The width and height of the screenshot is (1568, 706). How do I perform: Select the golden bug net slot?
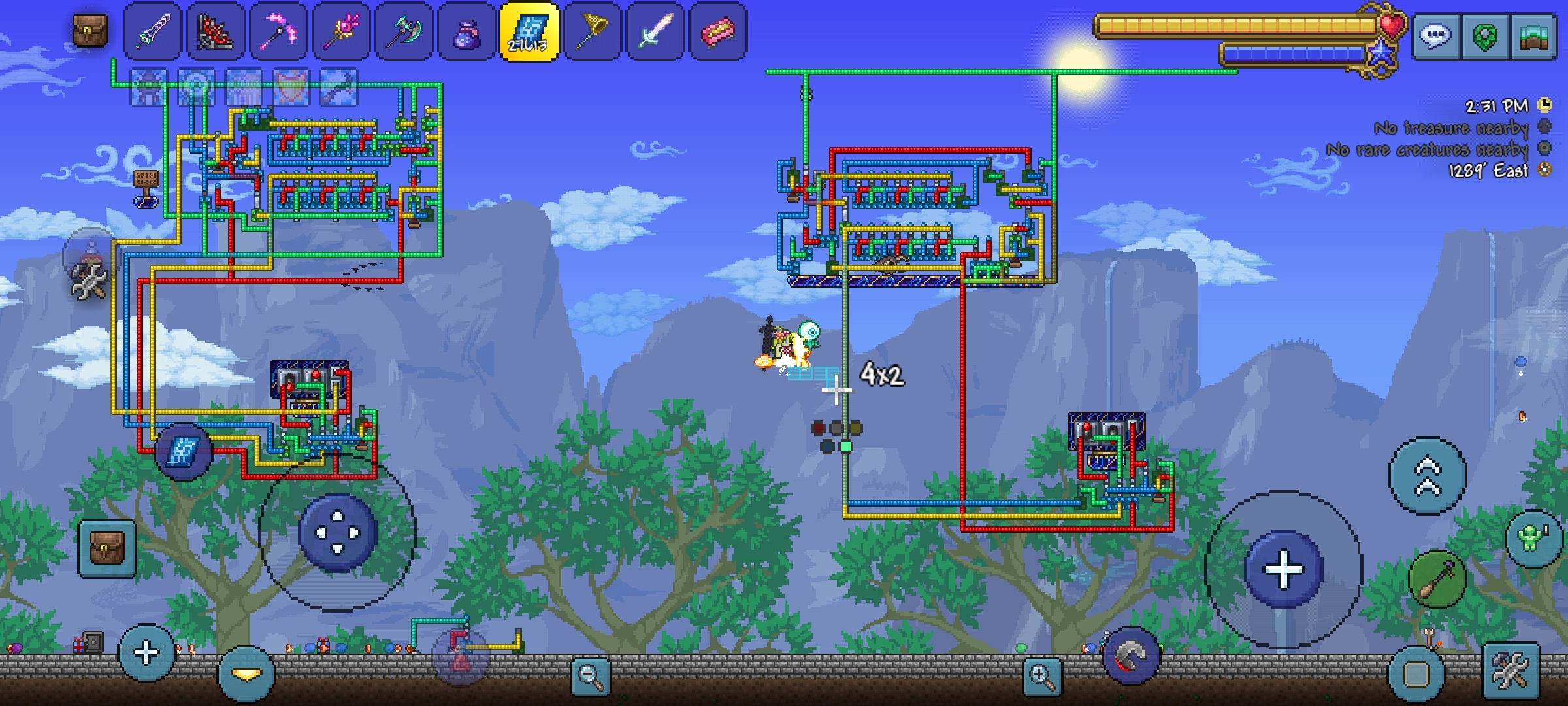point(592,31)
